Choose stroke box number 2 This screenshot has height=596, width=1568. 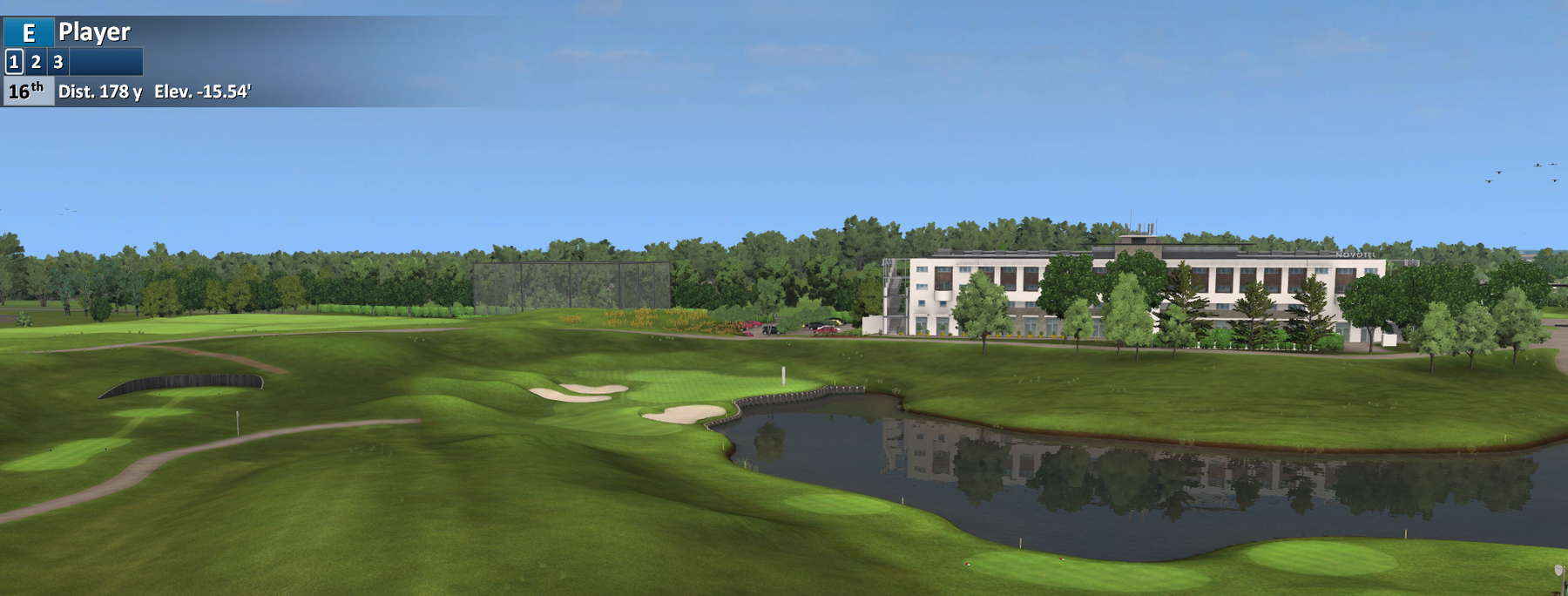(x=36, y=62)
